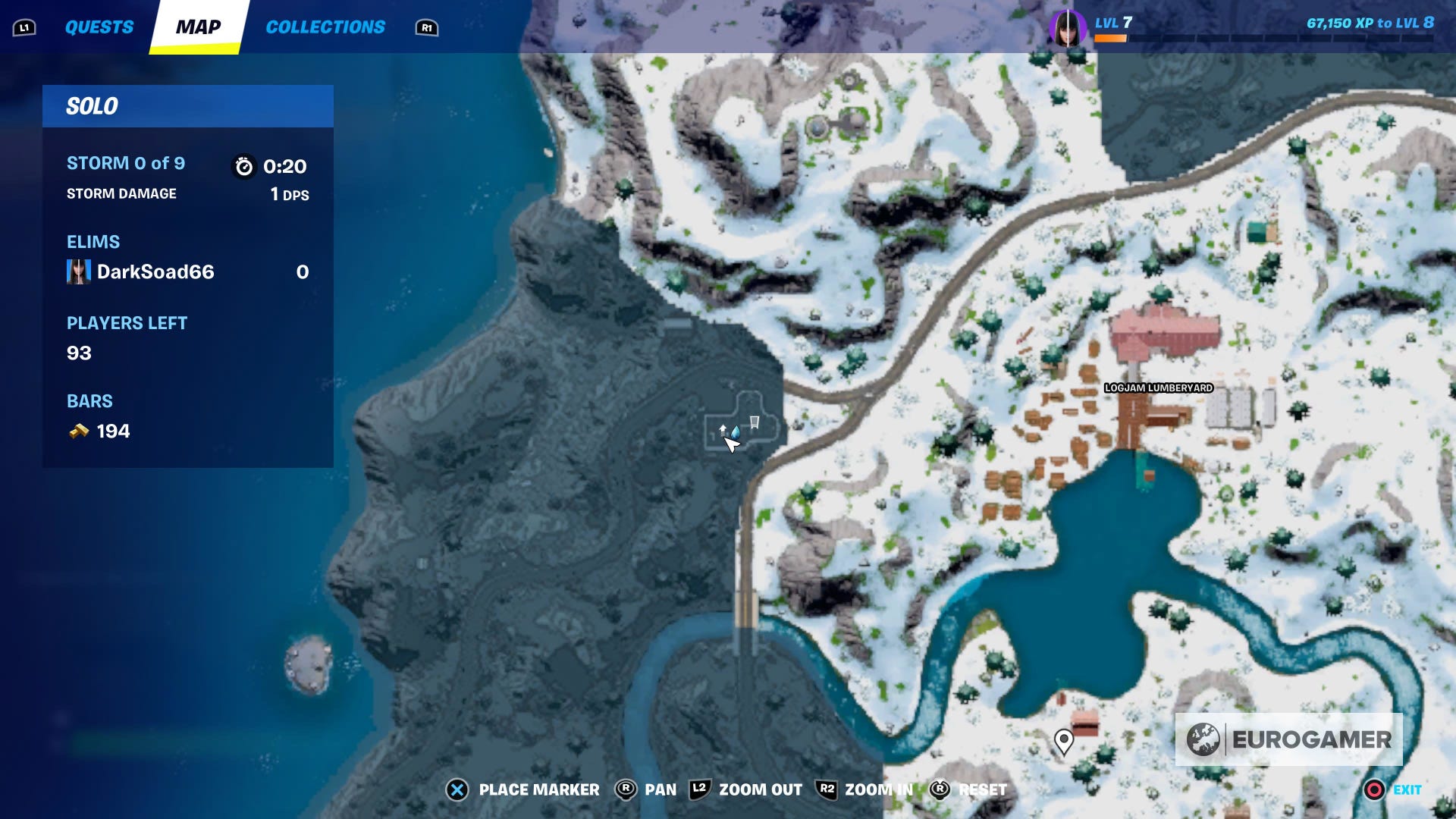Screen dimensions: 1456x819
Task: Click the Logjam Lumberyard map label
Action: coord(1158,388)
